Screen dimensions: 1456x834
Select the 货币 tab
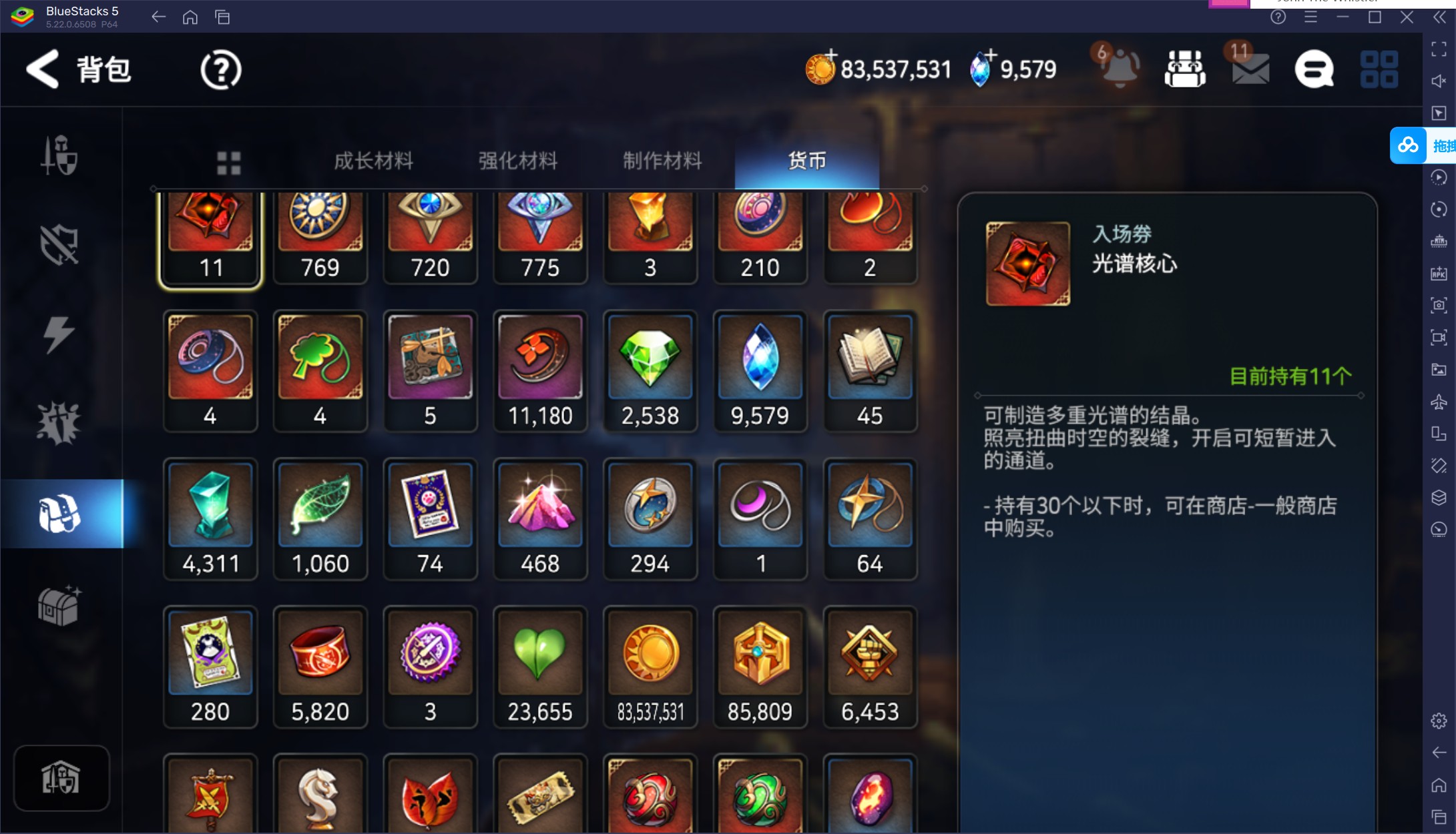[806, 161]
